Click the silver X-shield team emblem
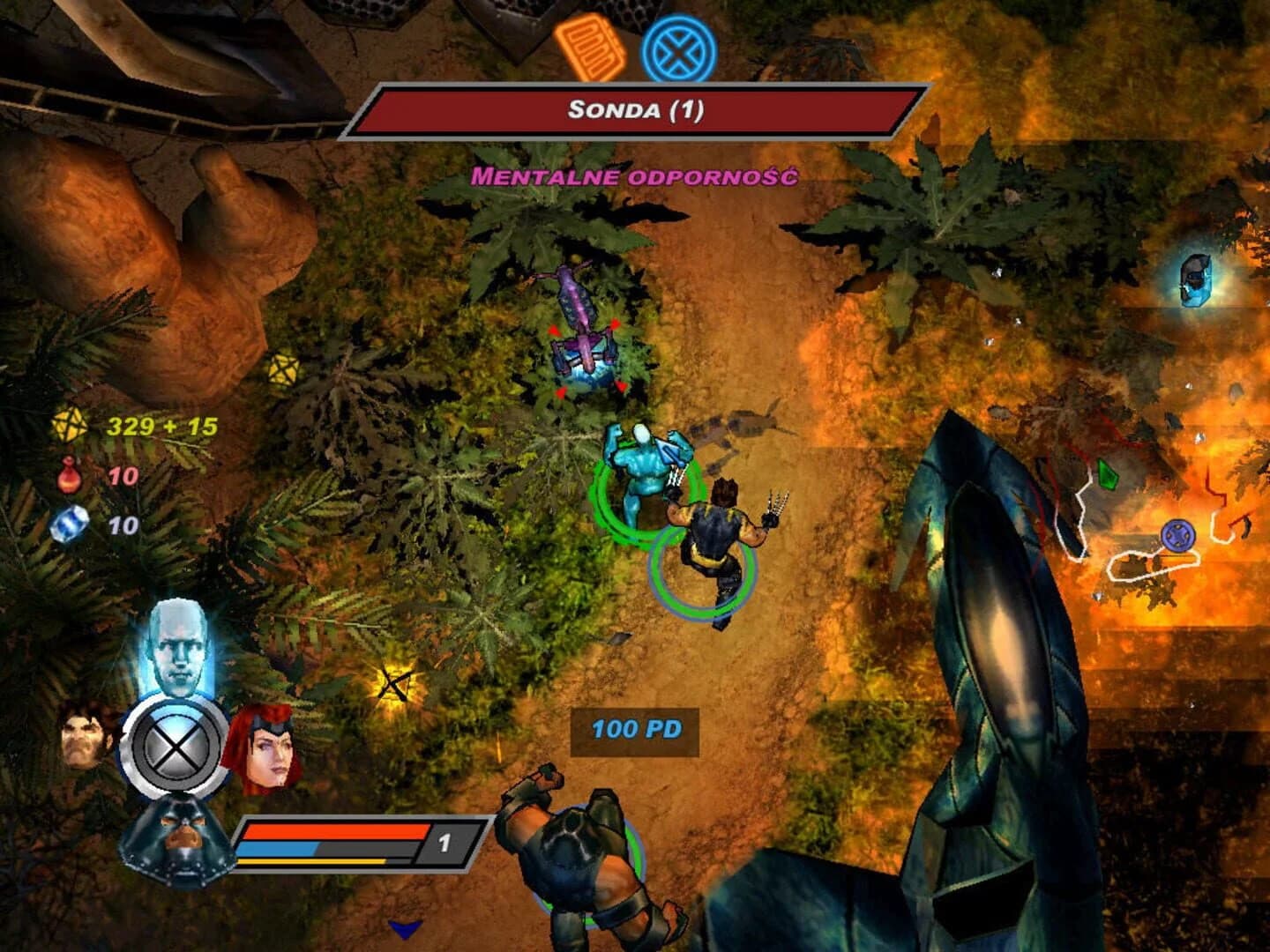 point(176,747)
